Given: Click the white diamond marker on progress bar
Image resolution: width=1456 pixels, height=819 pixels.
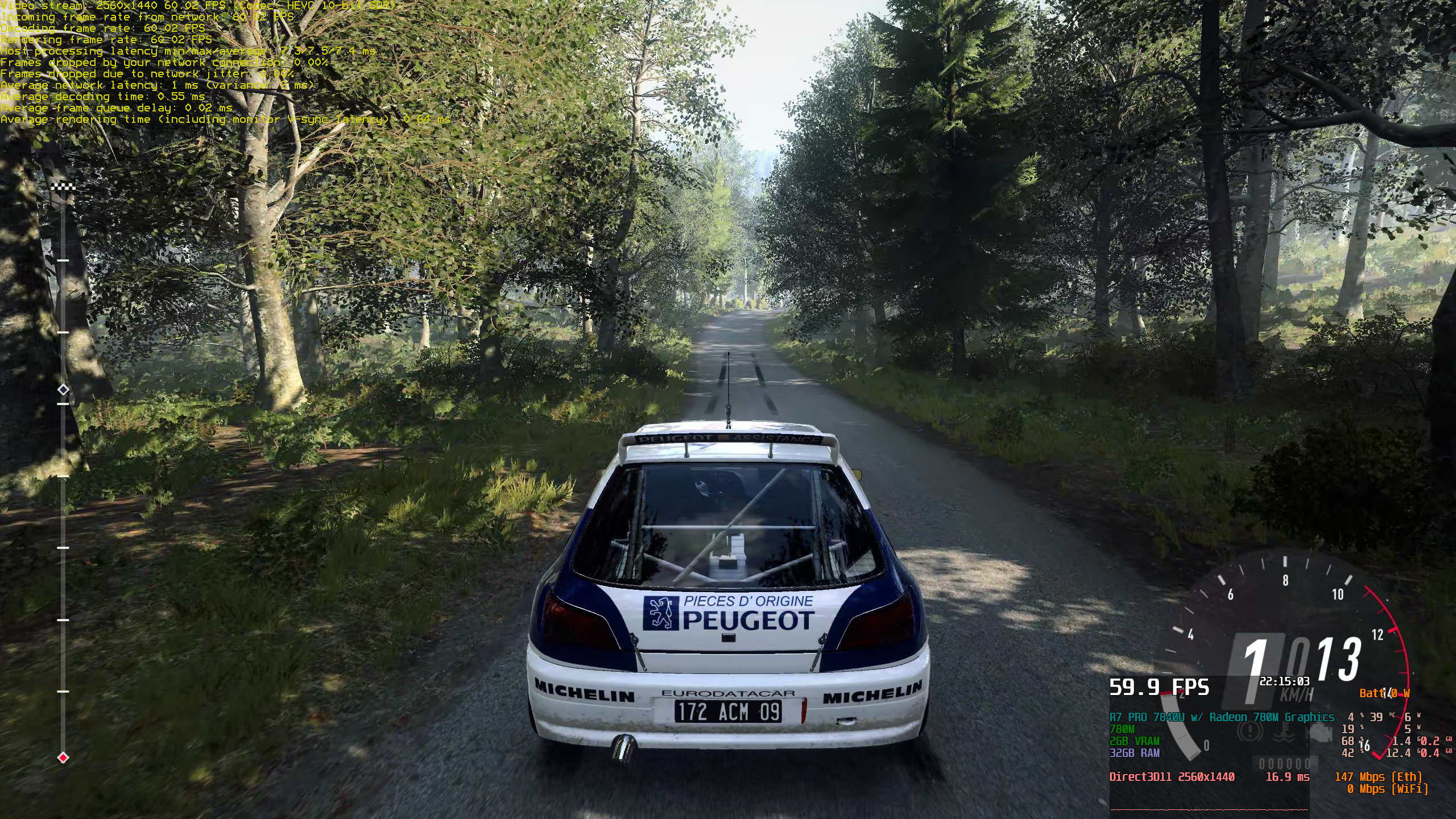Looking at the screenshot, I should tap(63, 390).
